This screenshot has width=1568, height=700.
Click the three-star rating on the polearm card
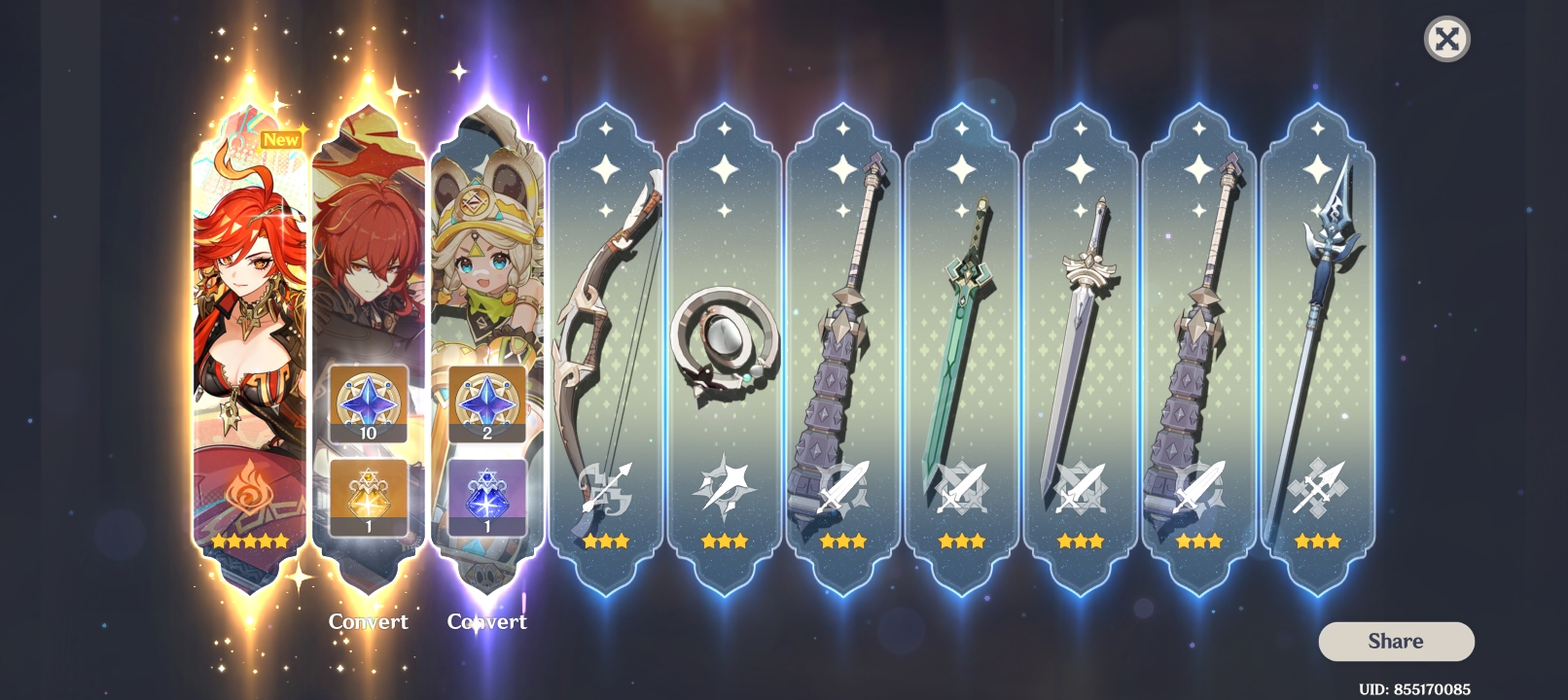coord(1316,542)
